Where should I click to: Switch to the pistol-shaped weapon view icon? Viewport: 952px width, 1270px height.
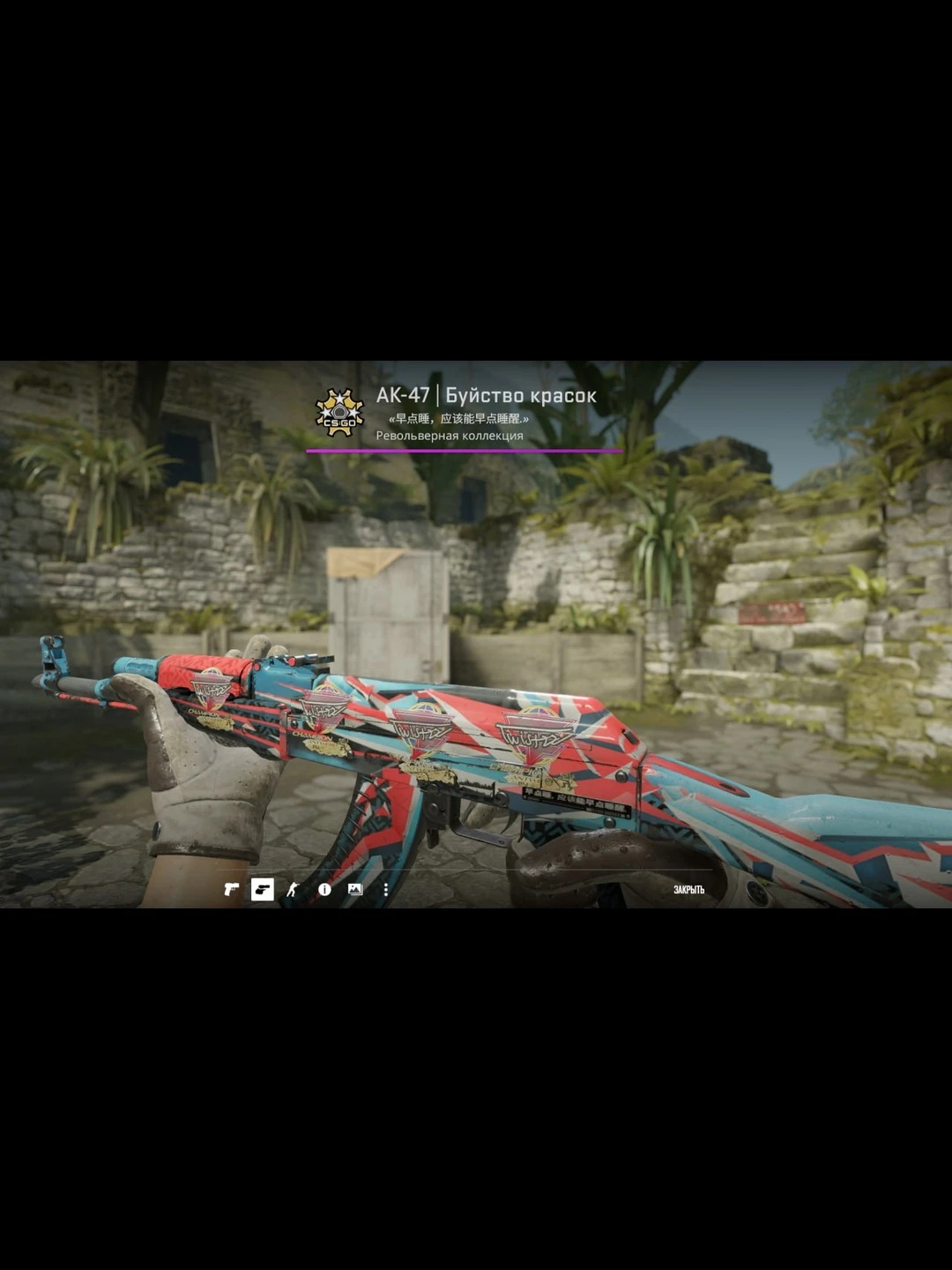pyautogui.click(x=231, y=890)
